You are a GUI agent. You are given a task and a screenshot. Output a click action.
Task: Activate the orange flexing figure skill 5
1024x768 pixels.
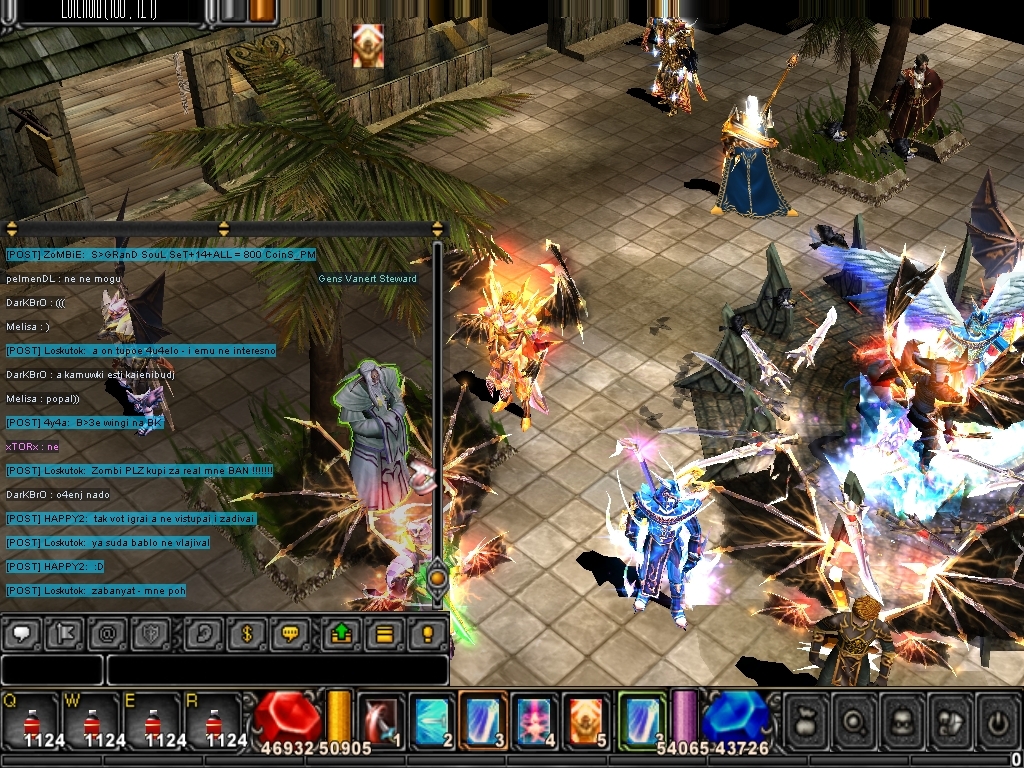(586, 720)
